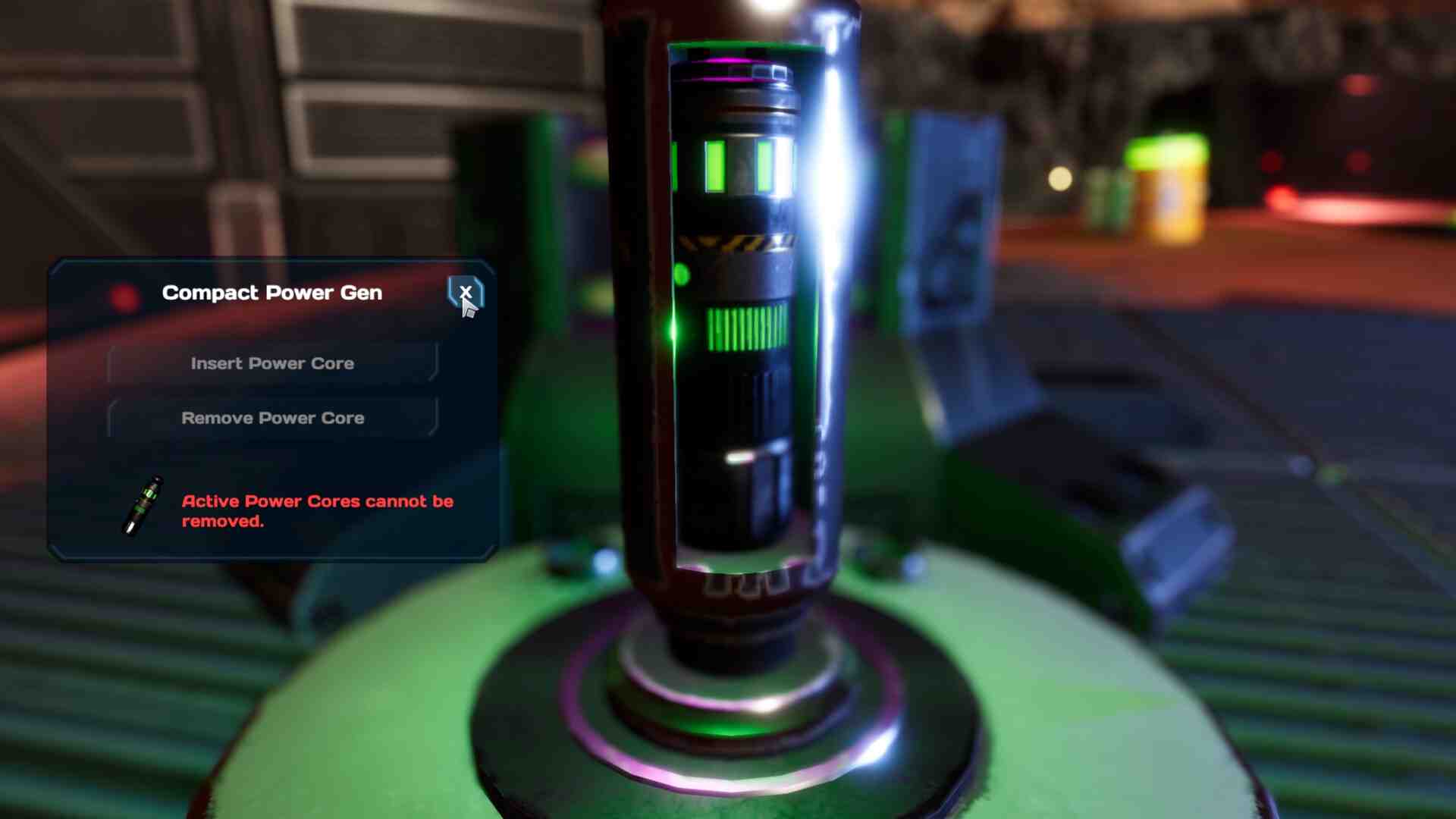Select Remove Power Core

coord(272,418)
